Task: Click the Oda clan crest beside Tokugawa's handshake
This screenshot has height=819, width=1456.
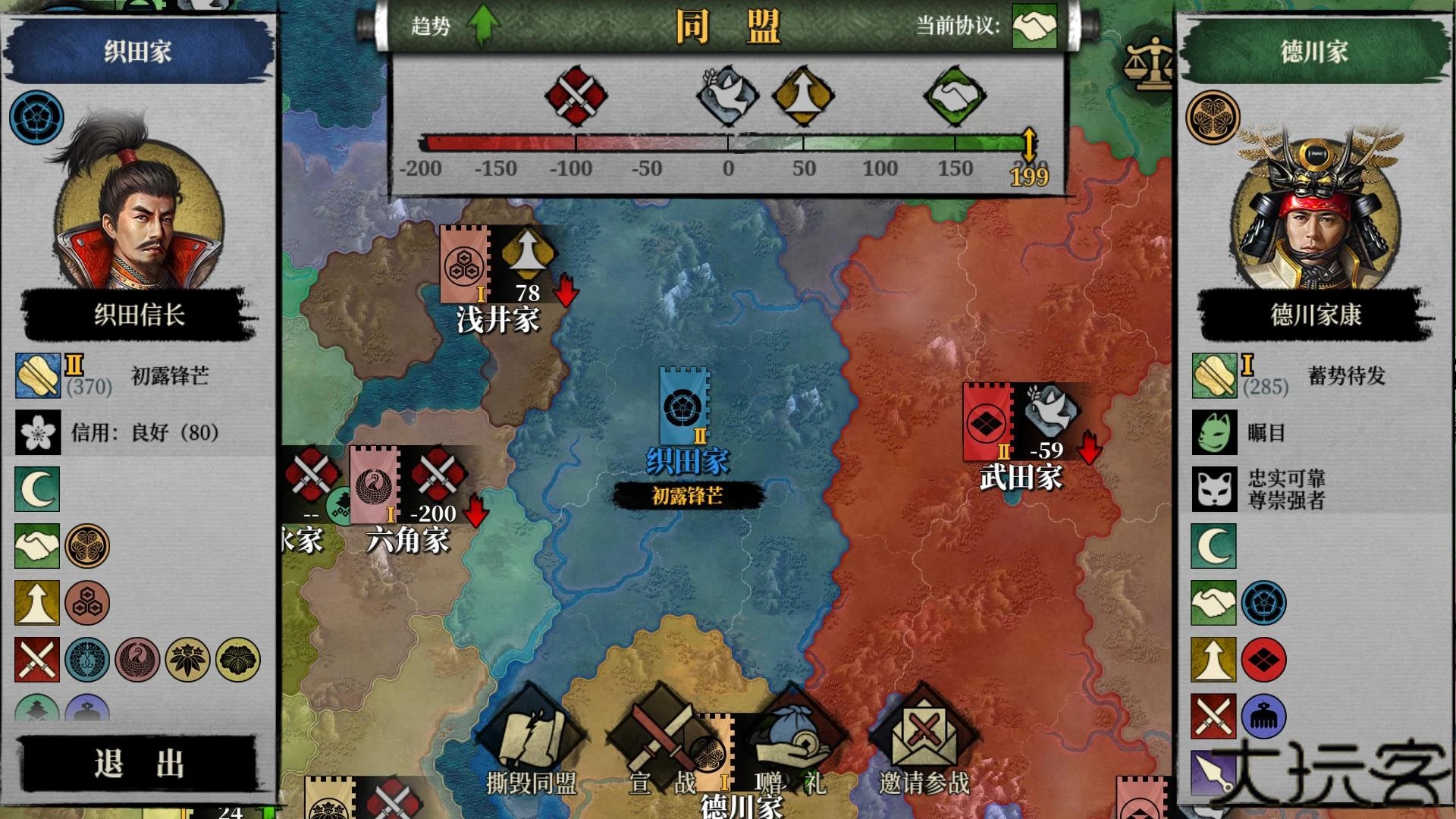Action: [x=1263, y=603]
